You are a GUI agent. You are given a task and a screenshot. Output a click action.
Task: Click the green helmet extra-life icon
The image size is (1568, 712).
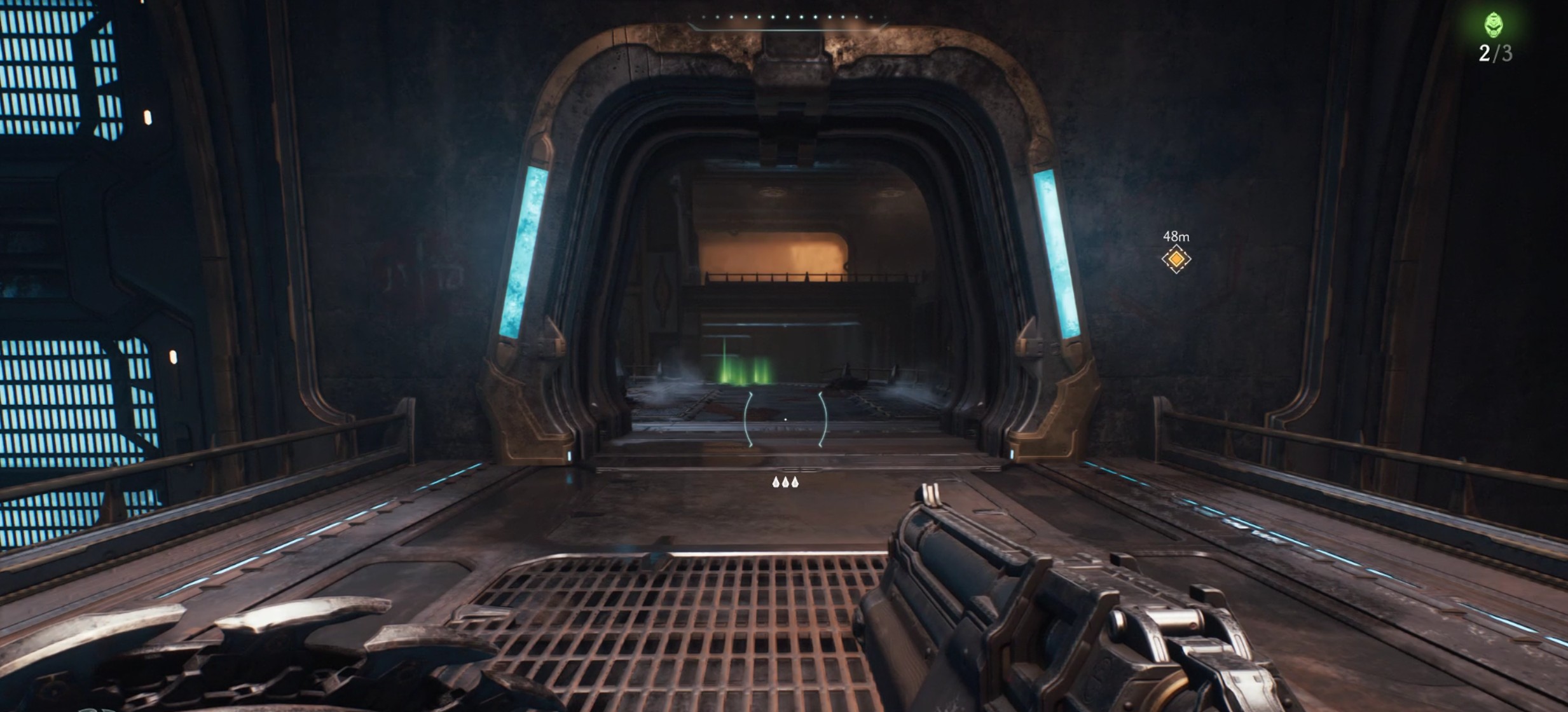pos(1494,26)
